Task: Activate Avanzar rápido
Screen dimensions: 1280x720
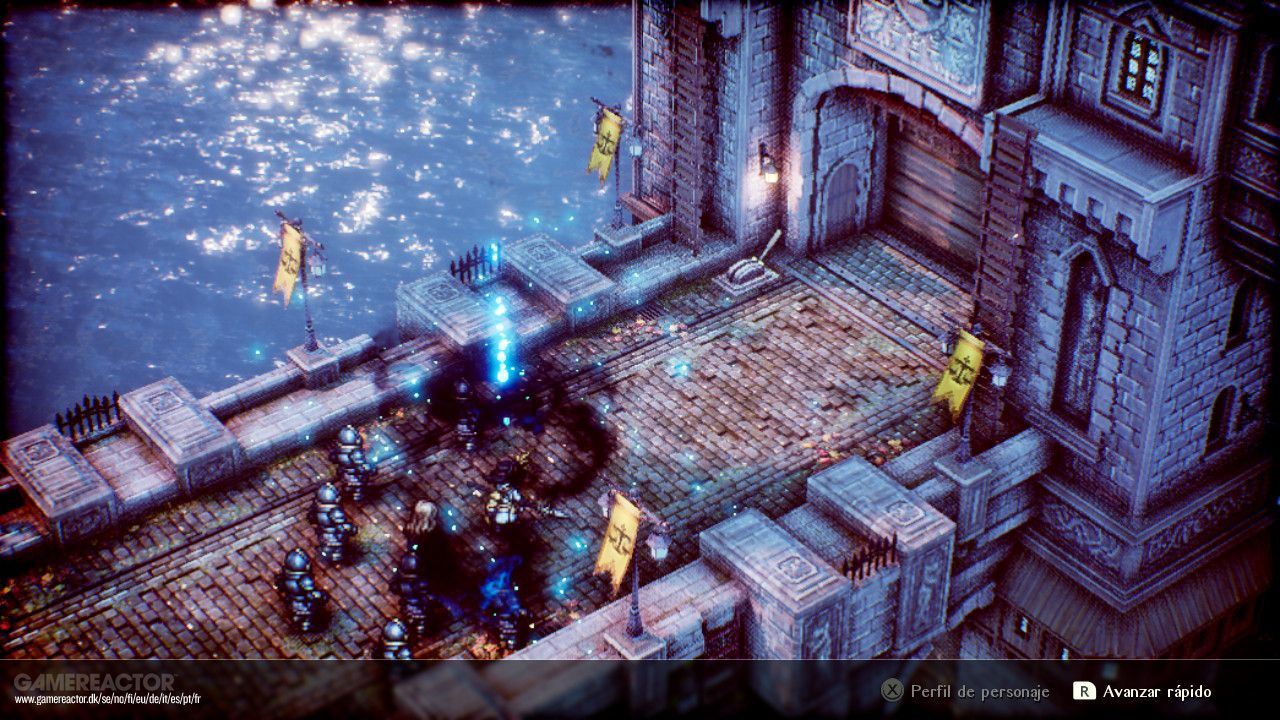Action: pyautogui.click(x=1155, y=690)
